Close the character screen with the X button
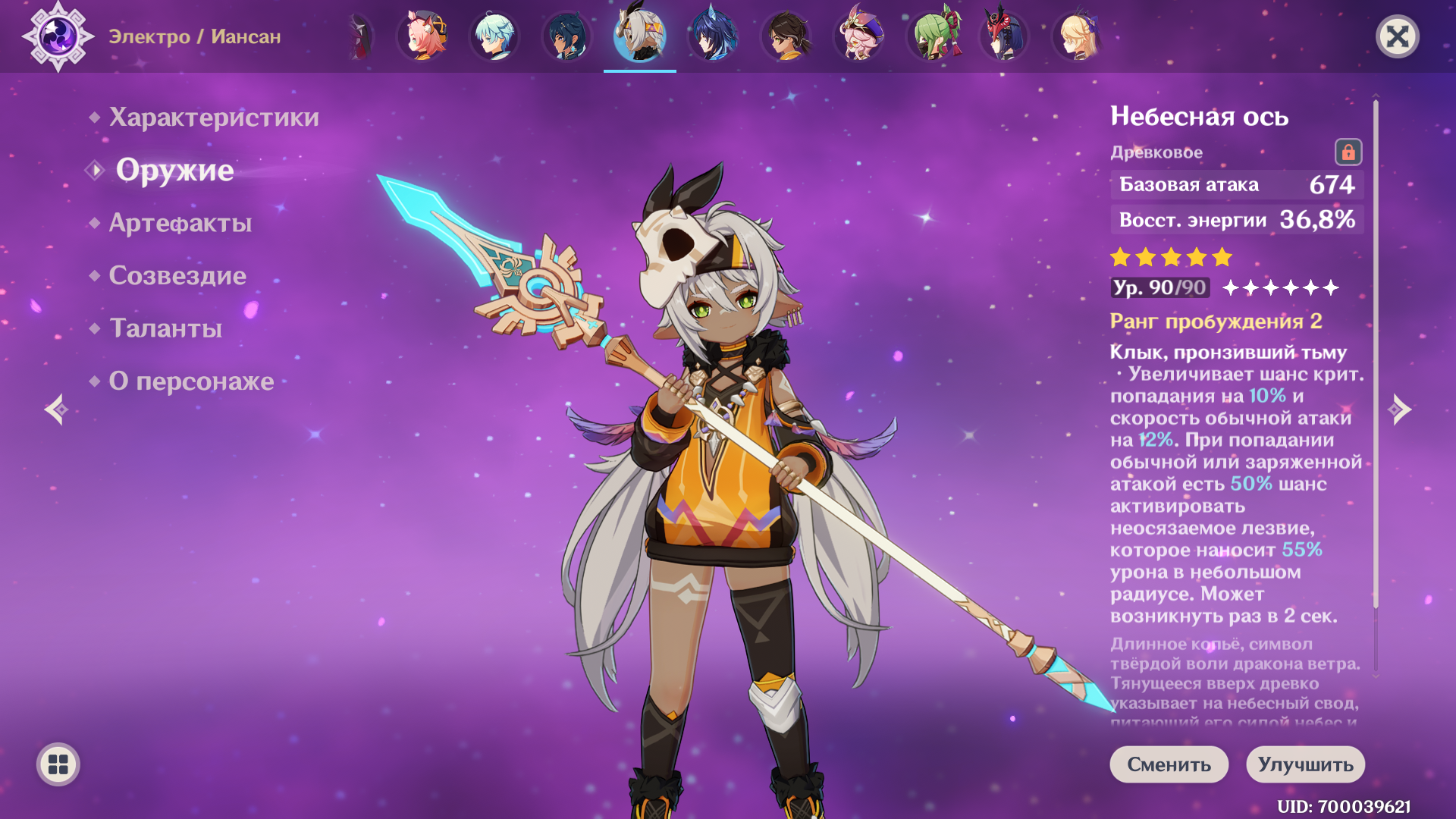 (x=1397, y=36)
